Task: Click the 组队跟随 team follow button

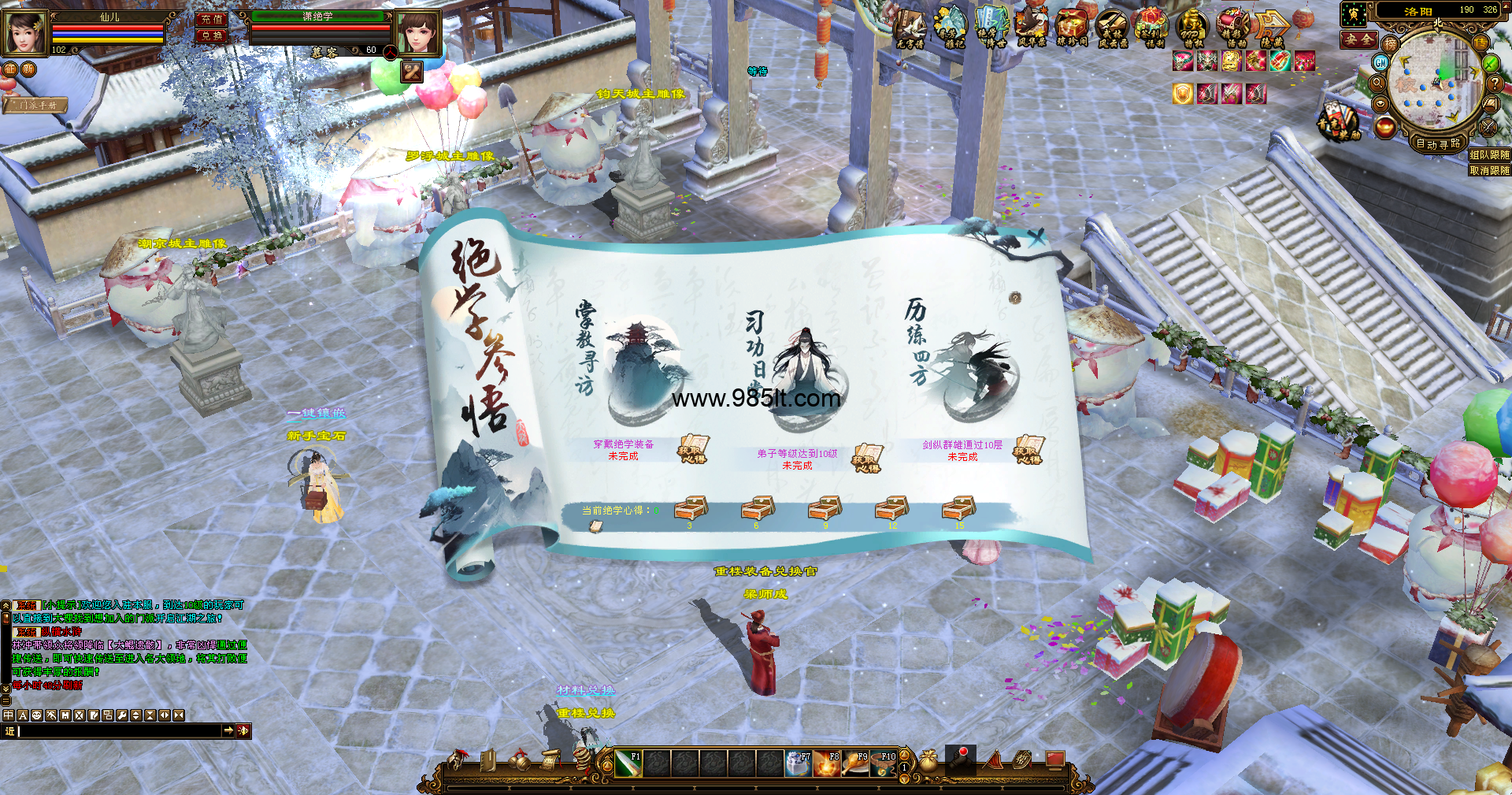Action: tap(1489, 155)
